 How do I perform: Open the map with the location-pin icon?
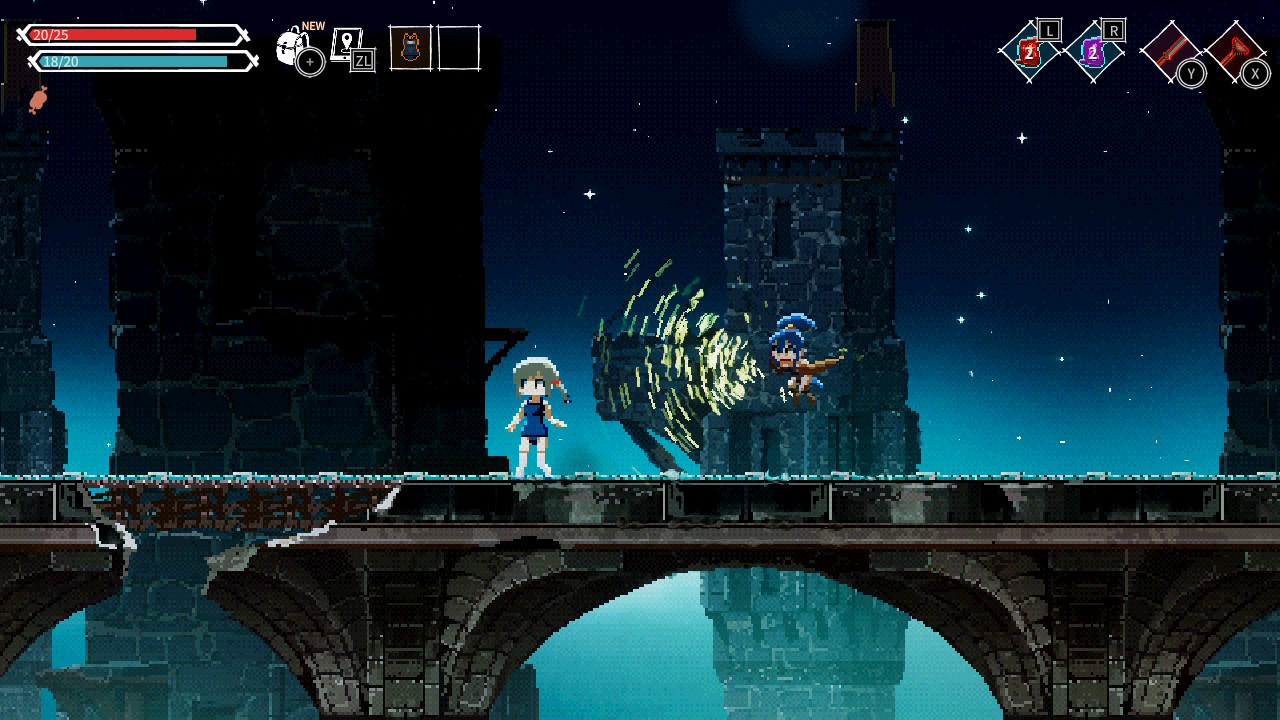coord(348,46)
